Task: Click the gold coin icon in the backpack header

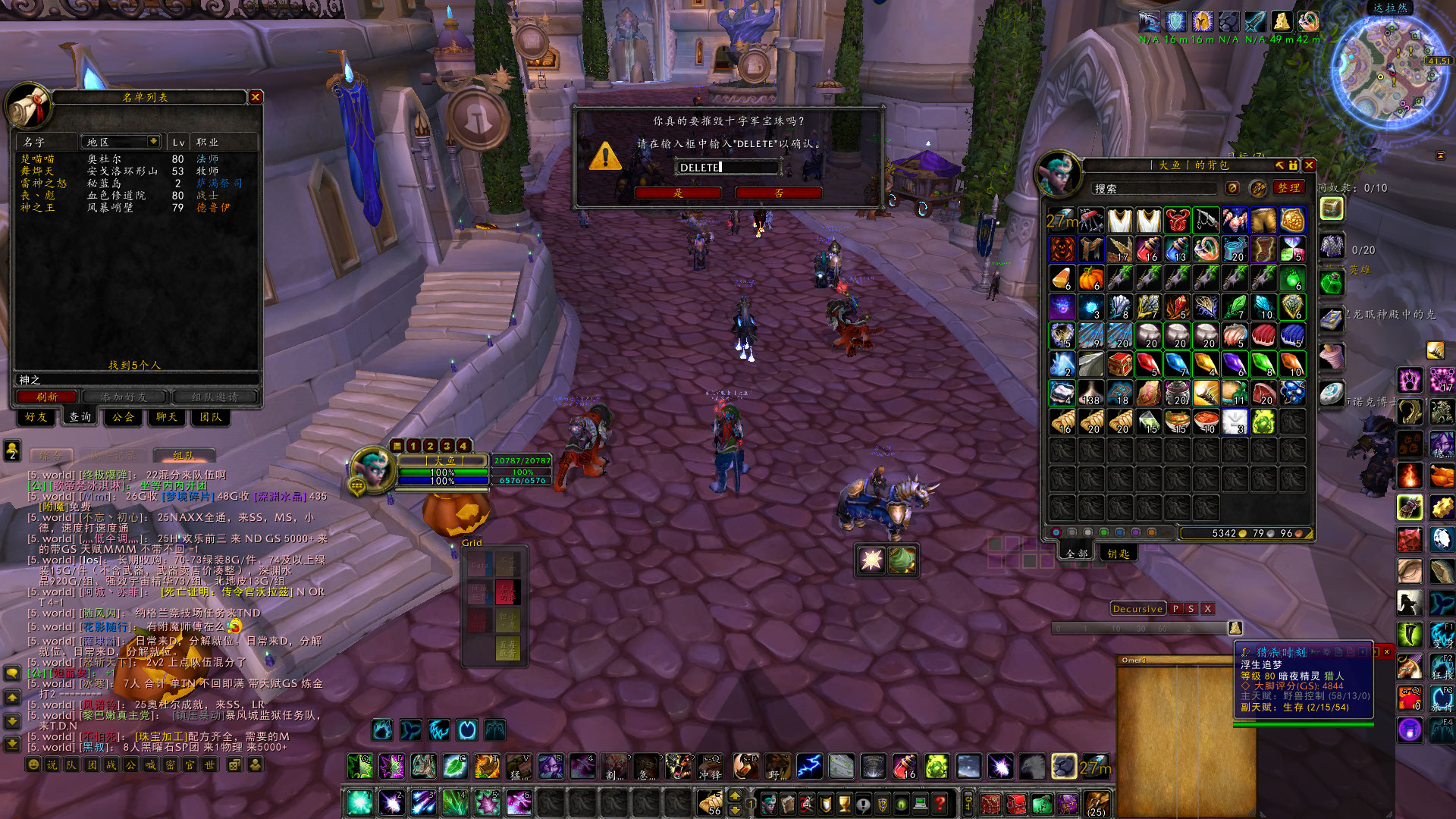Action: 1233,187
